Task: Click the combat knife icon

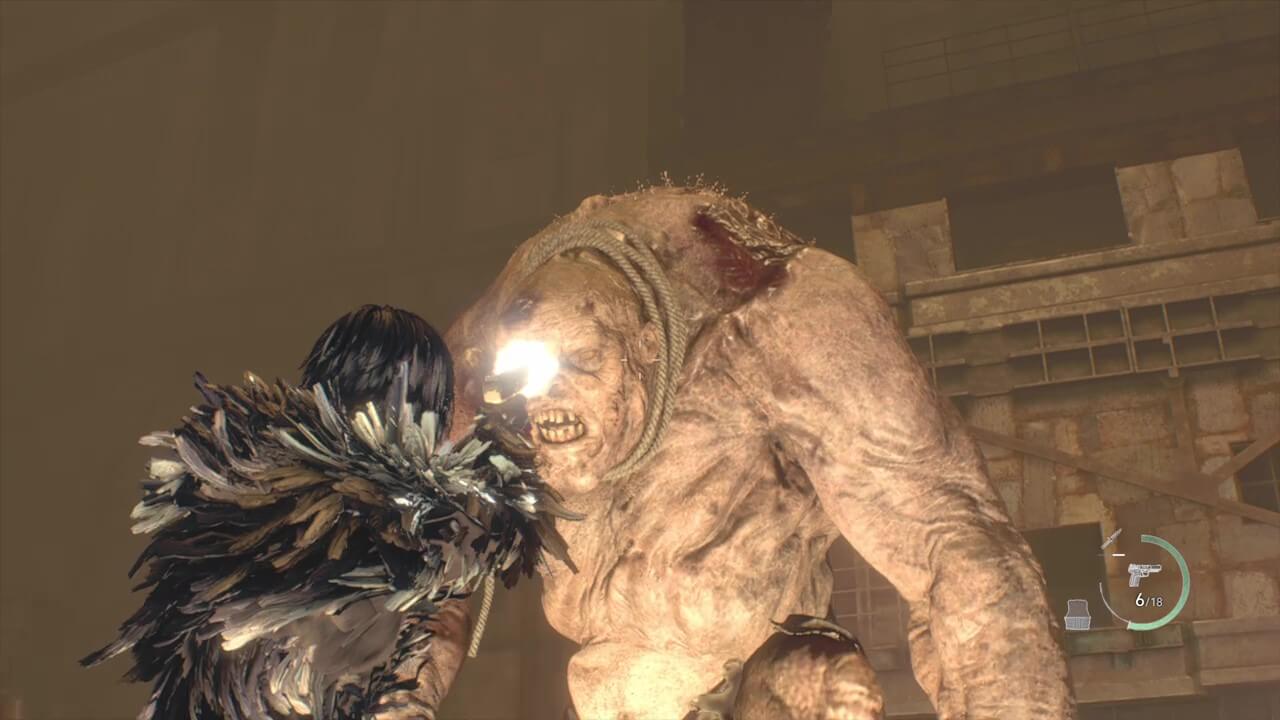Action: coord(1112,539)
